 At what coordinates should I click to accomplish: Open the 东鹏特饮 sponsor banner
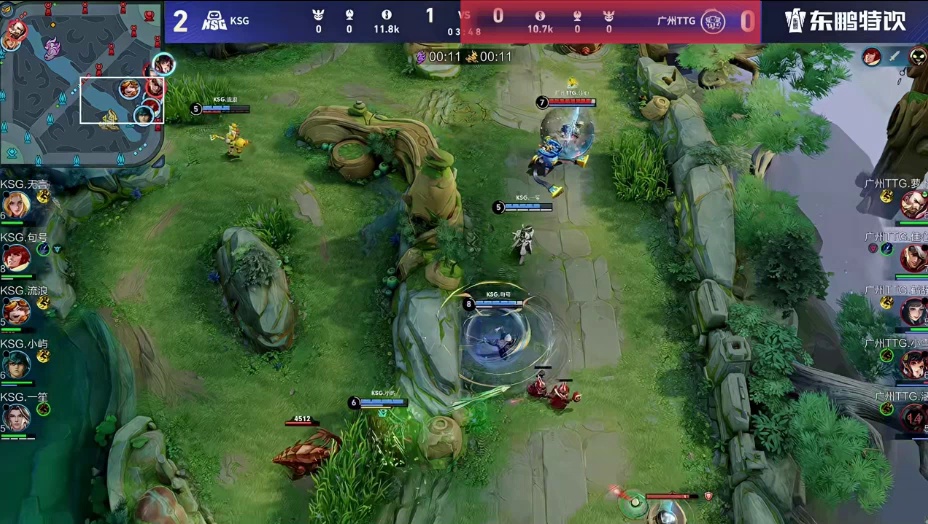845,21
